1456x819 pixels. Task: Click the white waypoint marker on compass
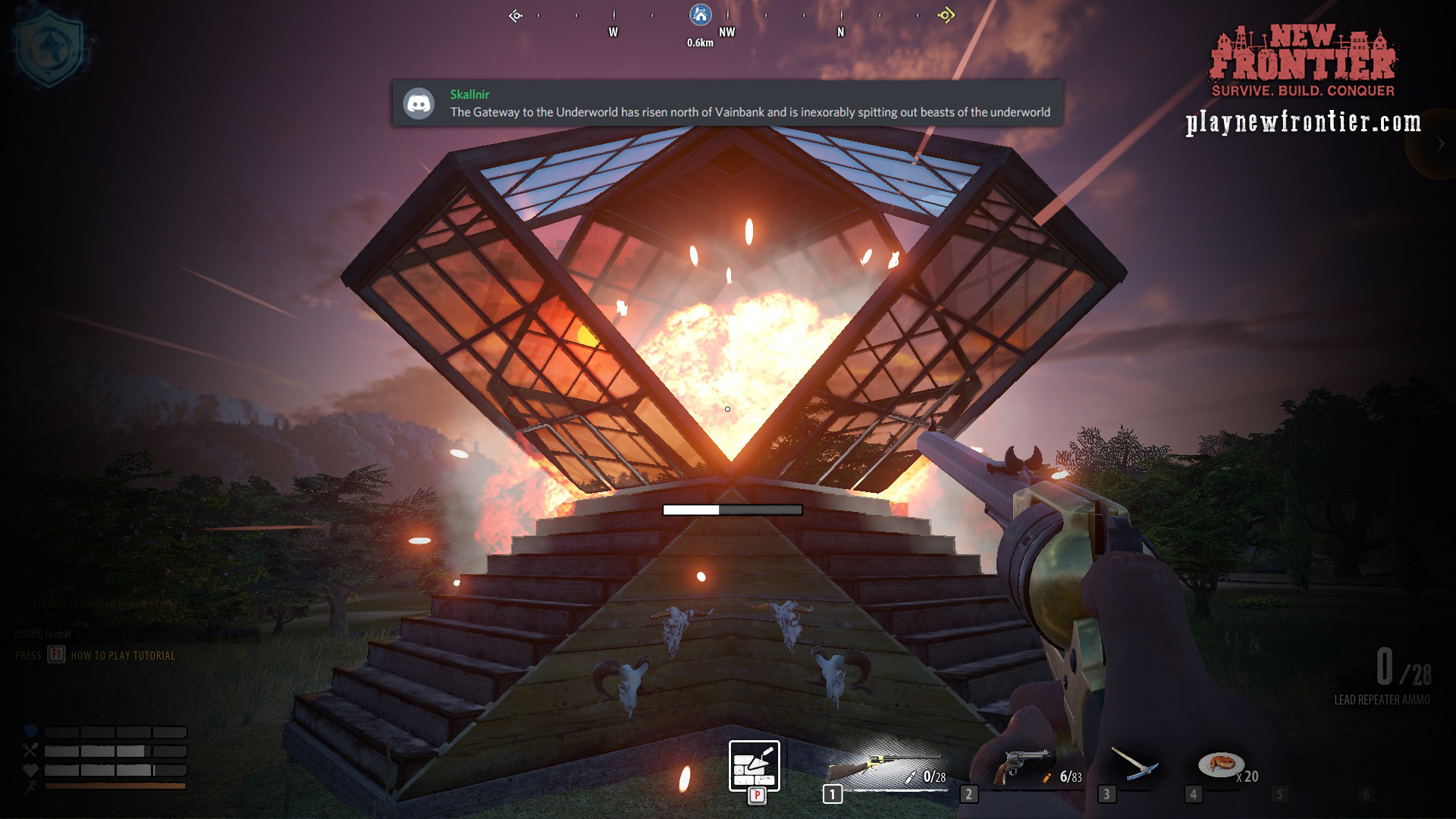[x=516, y=15]
